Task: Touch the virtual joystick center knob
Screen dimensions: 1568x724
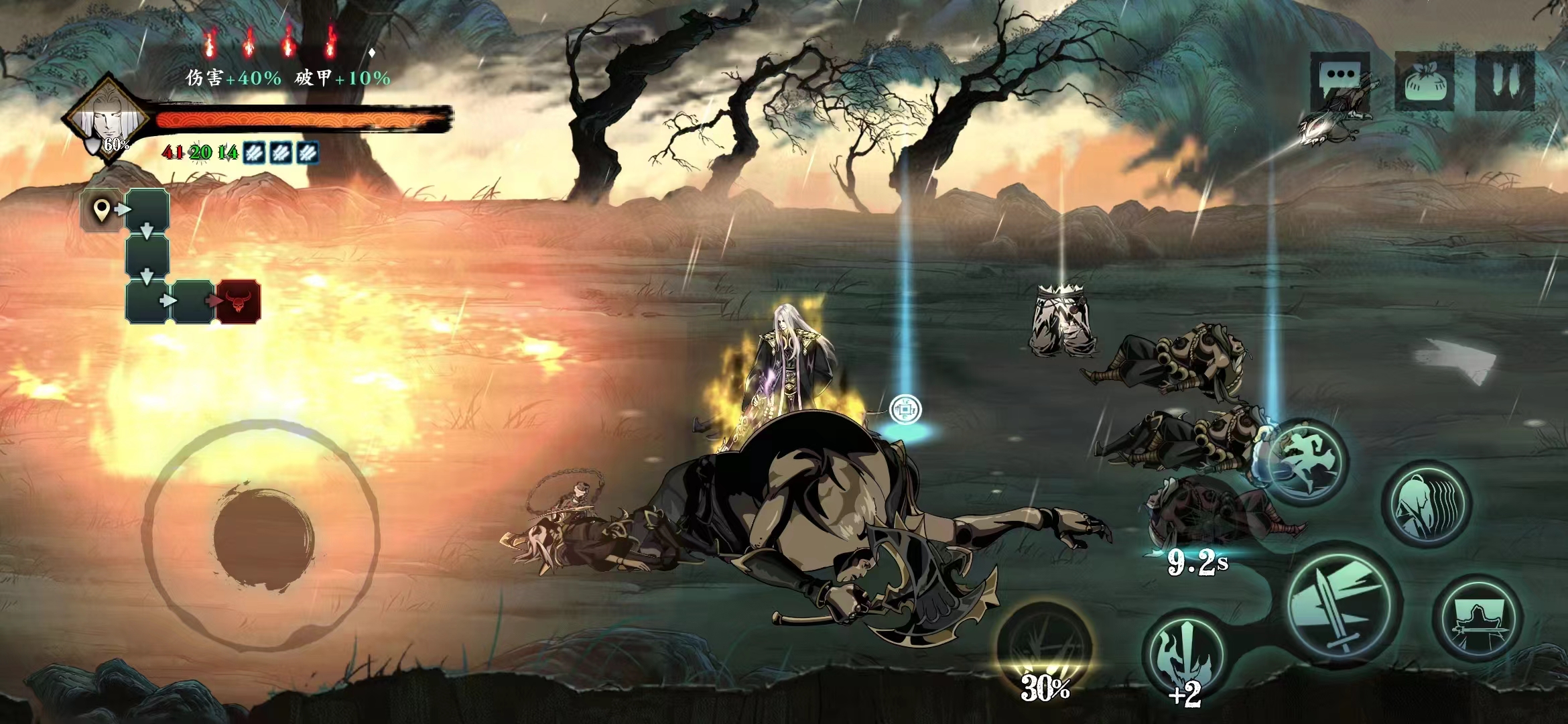Action: point(263,539)
